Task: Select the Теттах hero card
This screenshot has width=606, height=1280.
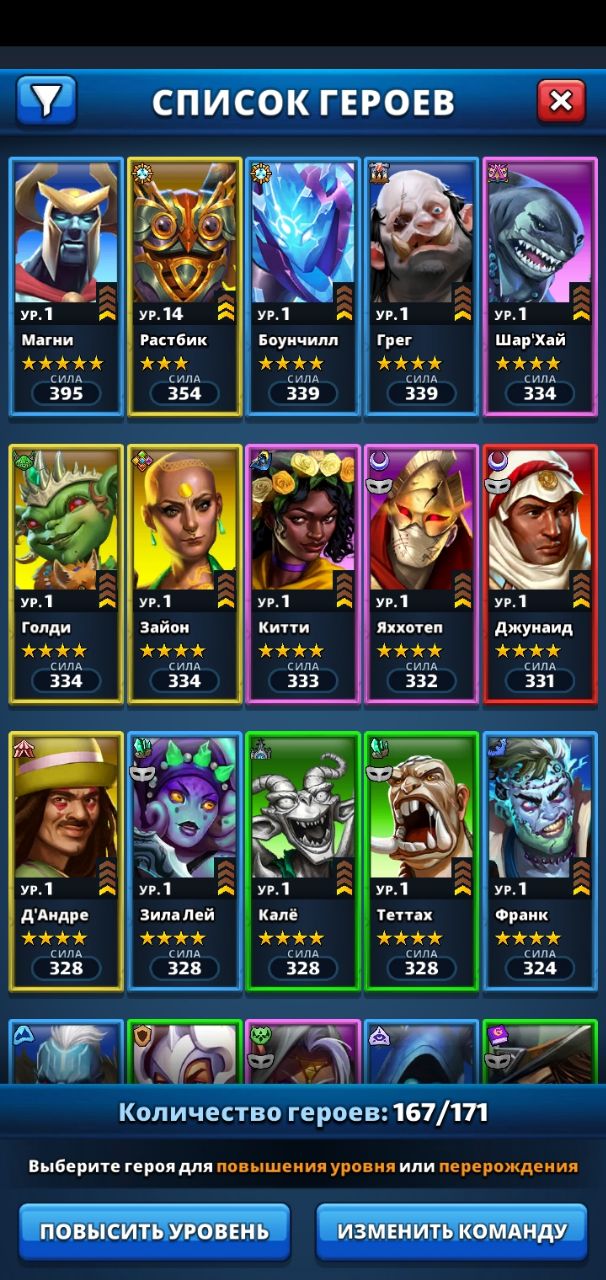Action: point(420,861)
